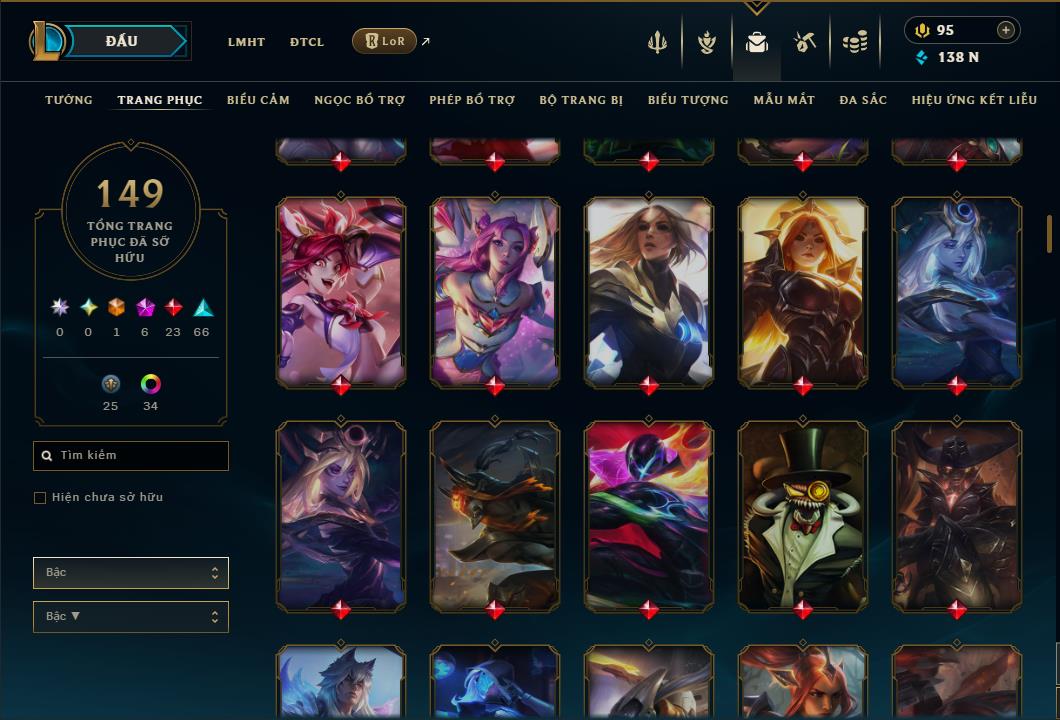Open the LMHT game tab
The height and width of the screenshot is (720, 1060).
pyautogui.click(x=246, y=42)
